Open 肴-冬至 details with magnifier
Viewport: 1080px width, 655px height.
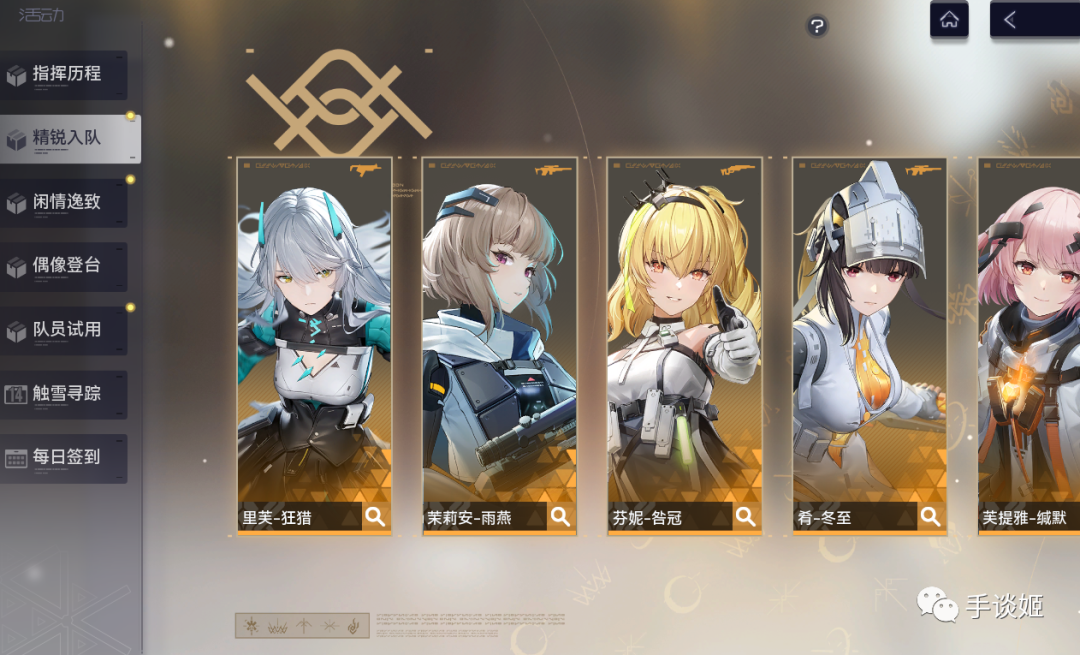click(931, 517)
